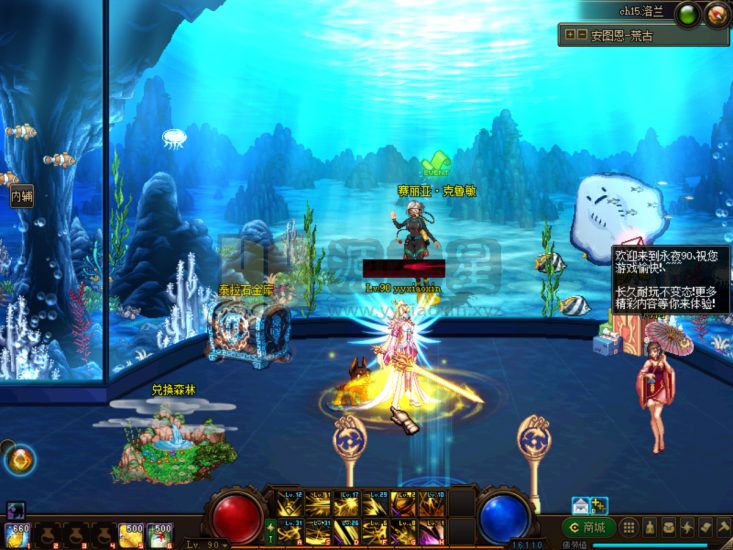Activate the Lv.12 skill icon
The width and height of the screenshot is (733, 550).
click(x=289, y=502)
